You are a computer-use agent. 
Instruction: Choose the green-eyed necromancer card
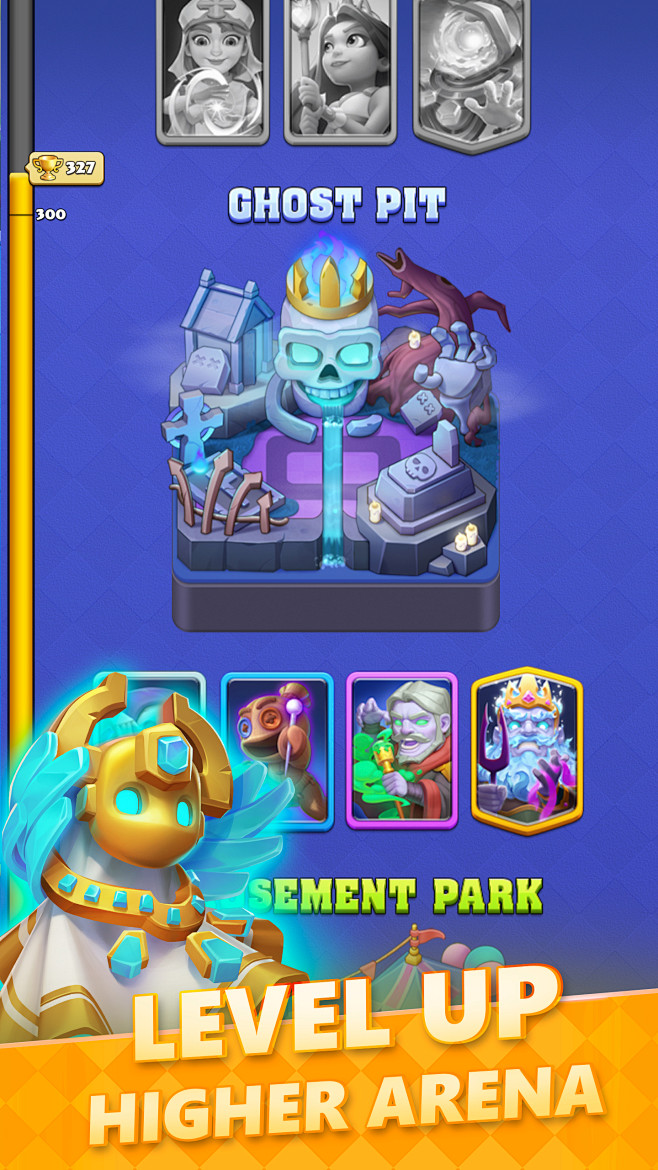pyautogui.click(x=401, y=750)
